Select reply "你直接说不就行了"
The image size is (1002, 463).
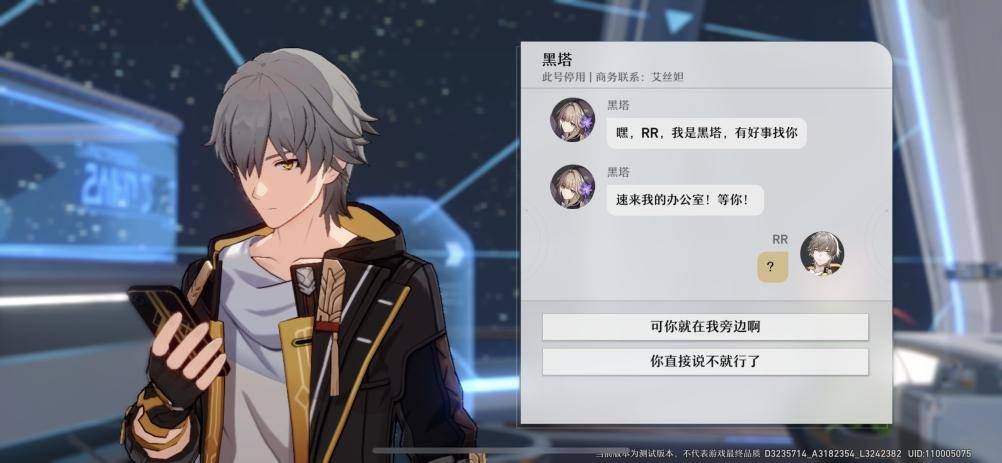click(705, 362)
